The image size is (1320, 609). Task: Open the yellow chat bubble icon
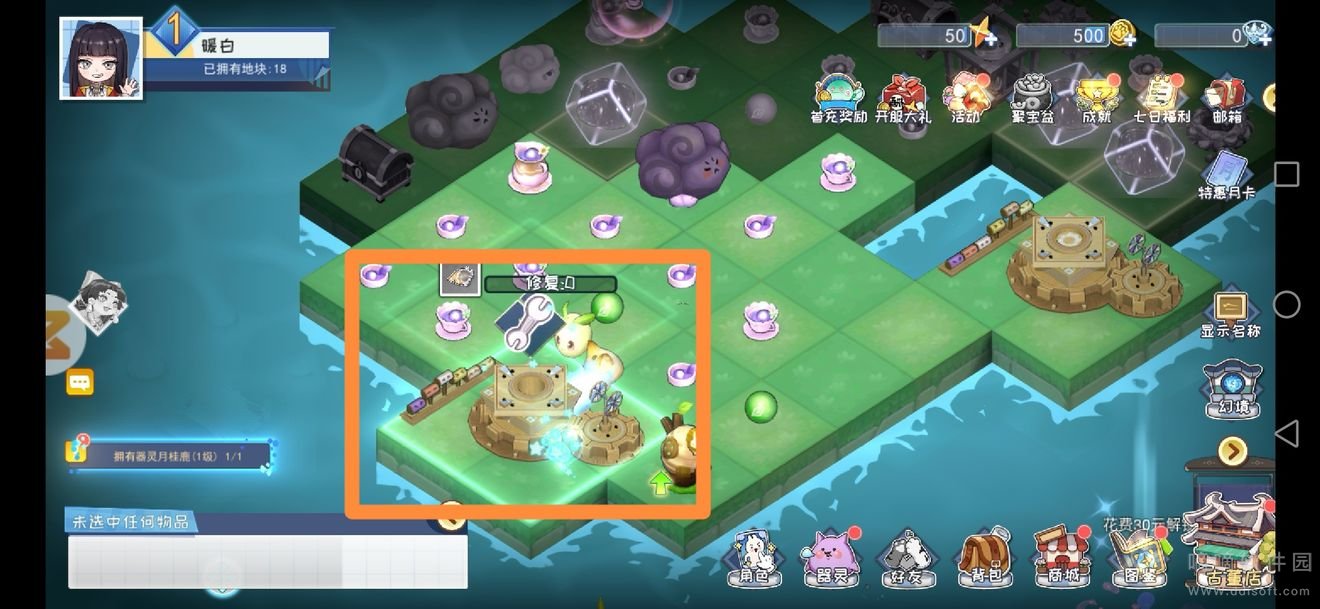coord(80,382)
